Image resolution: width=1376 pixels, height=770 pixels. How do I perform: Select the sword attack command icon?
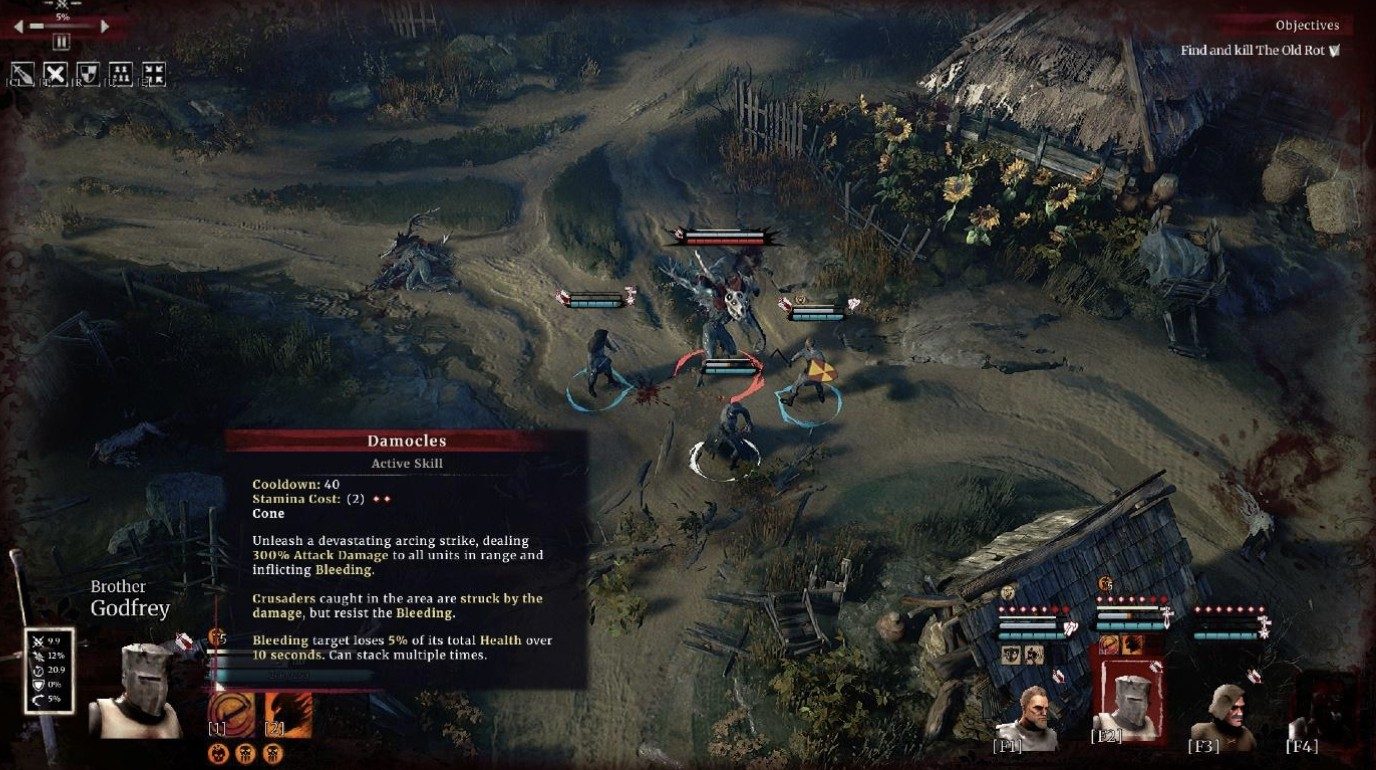point(24,73)
